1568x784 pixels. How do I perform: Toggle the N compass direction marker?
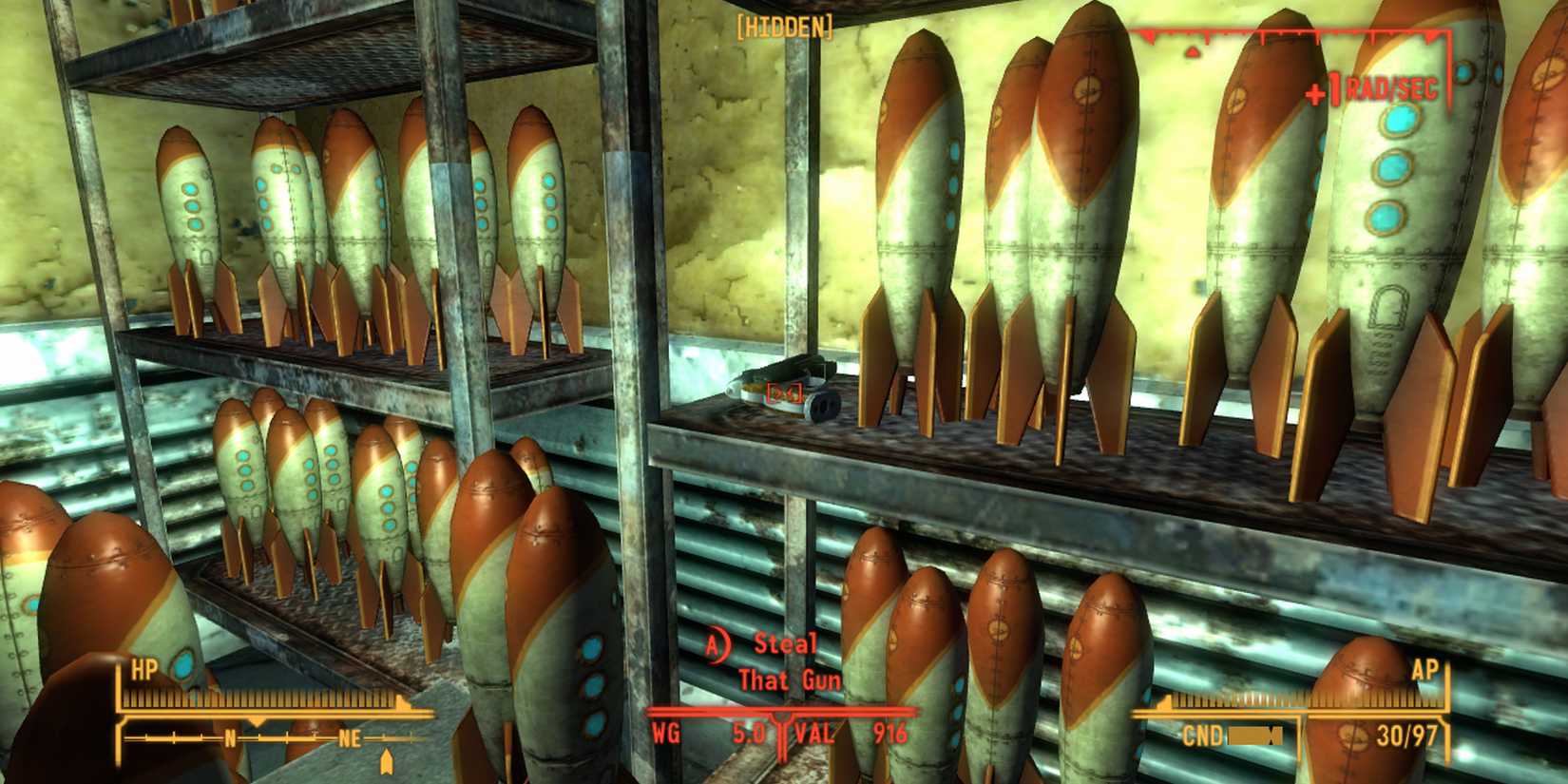point(231,736)
